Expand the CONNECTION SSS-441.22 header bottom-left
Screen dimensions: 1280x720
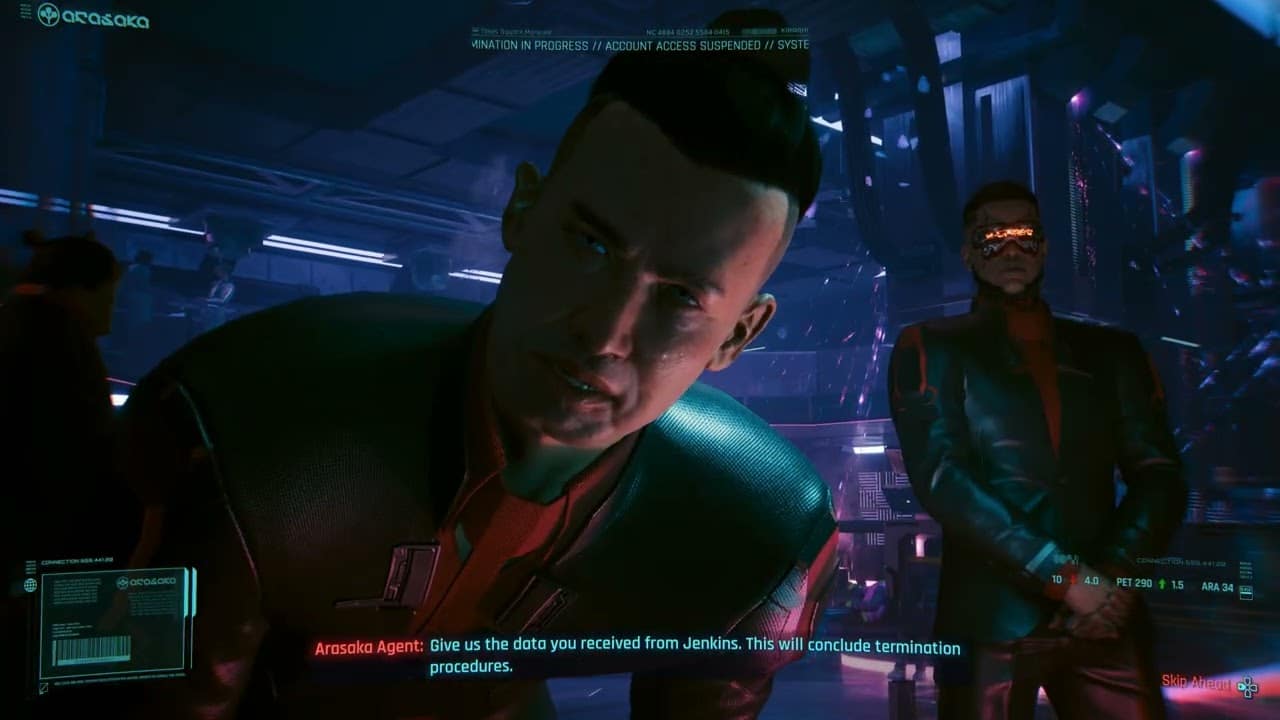pyautogui.click(x=77, y=560)
